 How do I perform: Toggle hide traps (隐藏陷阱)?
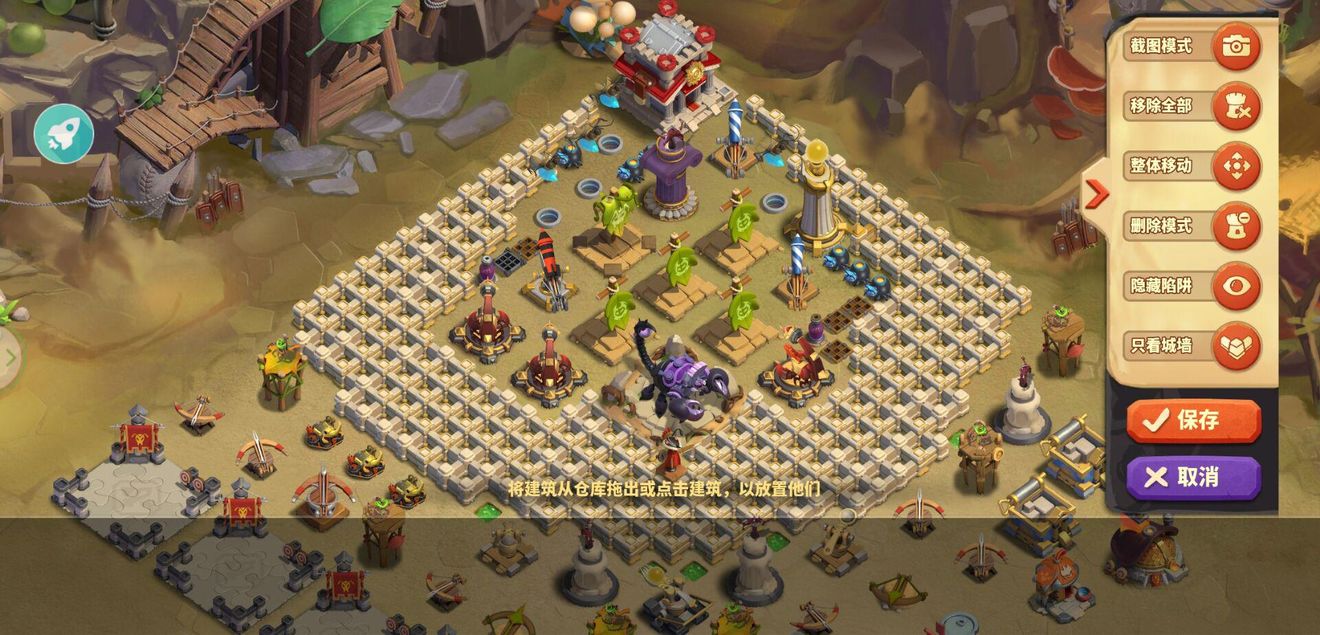1236,286
